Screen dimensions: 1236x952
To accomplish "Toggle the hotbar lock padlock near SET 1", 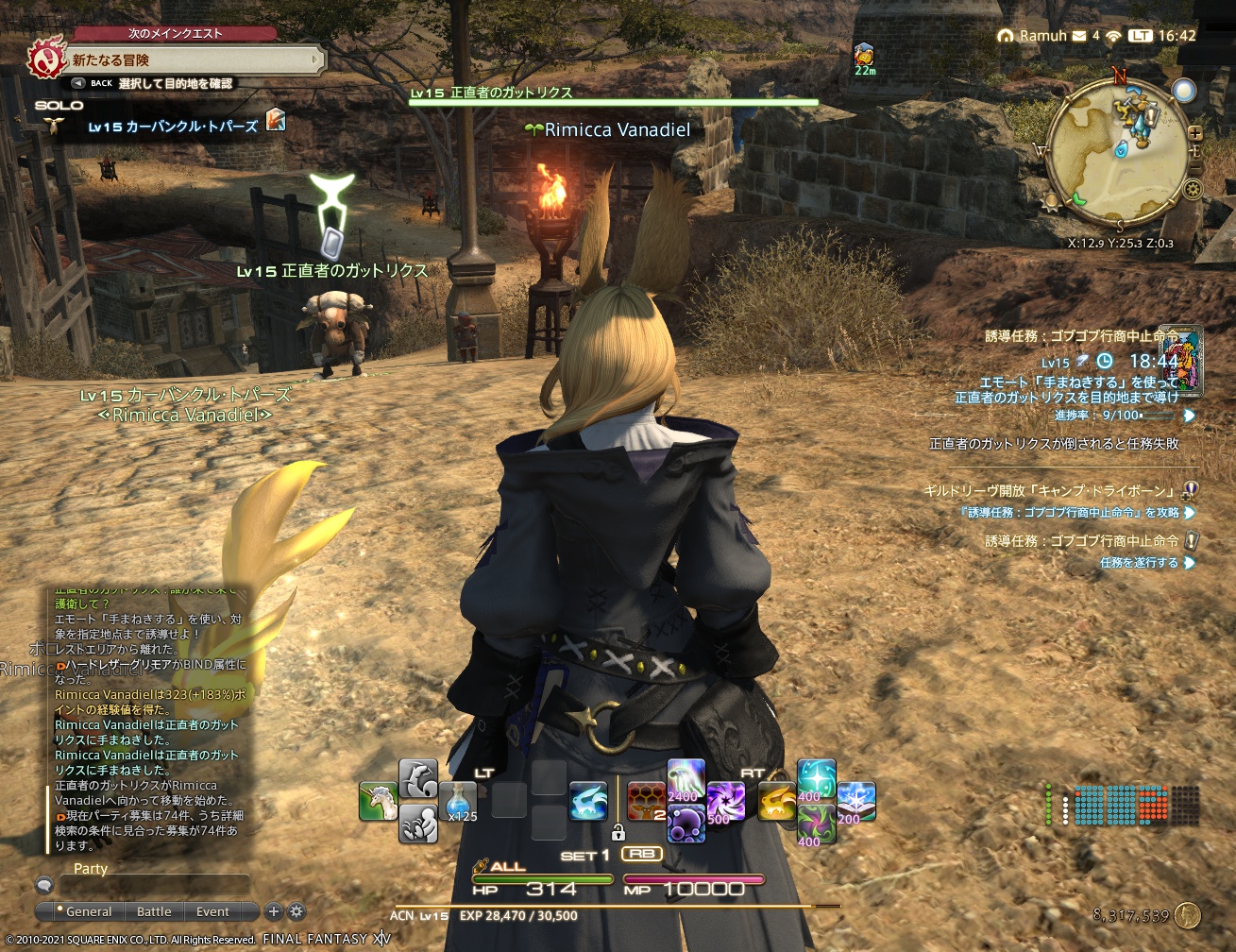I will coord(619,830).
